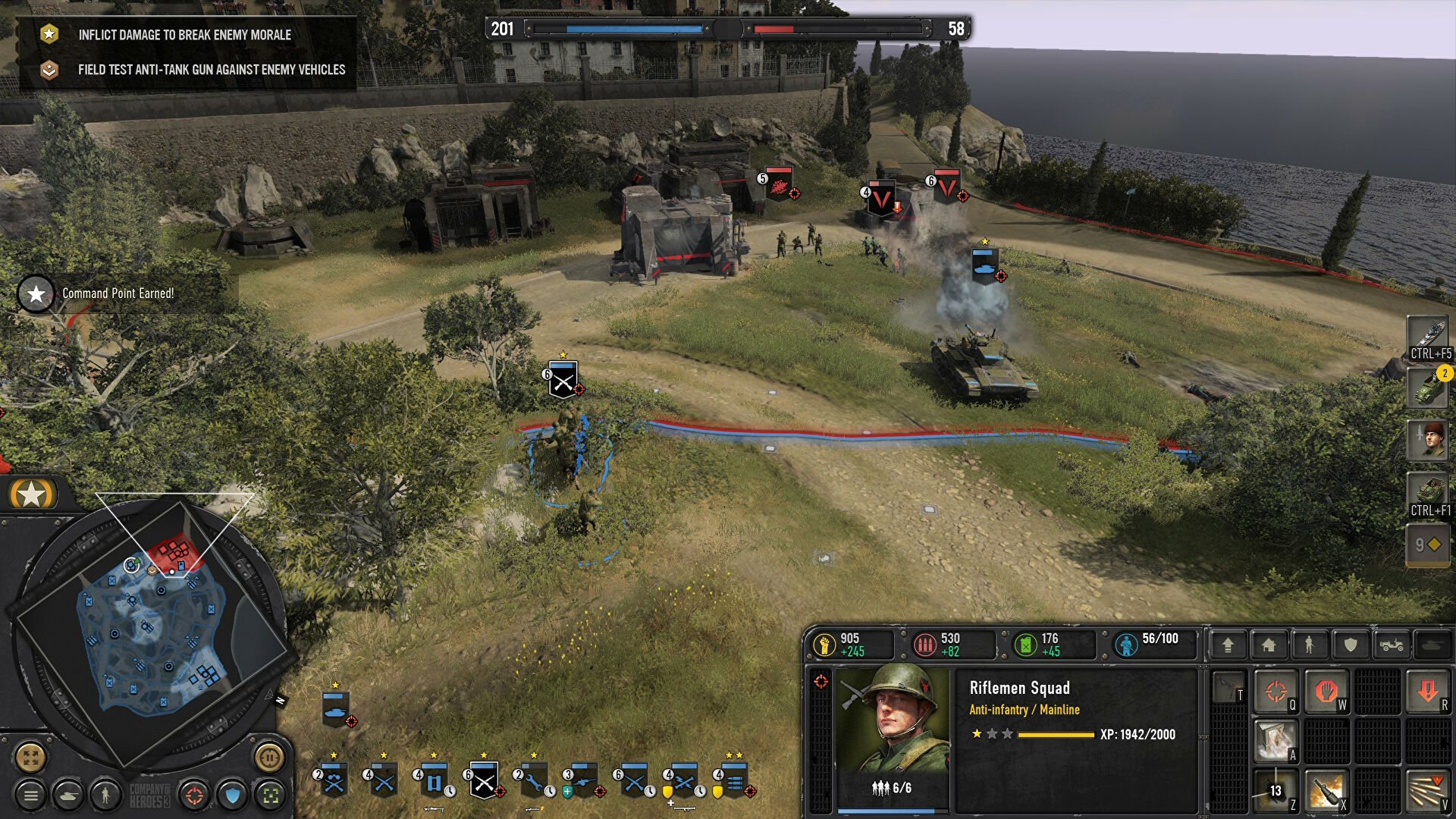
Task: Click the tactical minimap
Action: point(152,629)
